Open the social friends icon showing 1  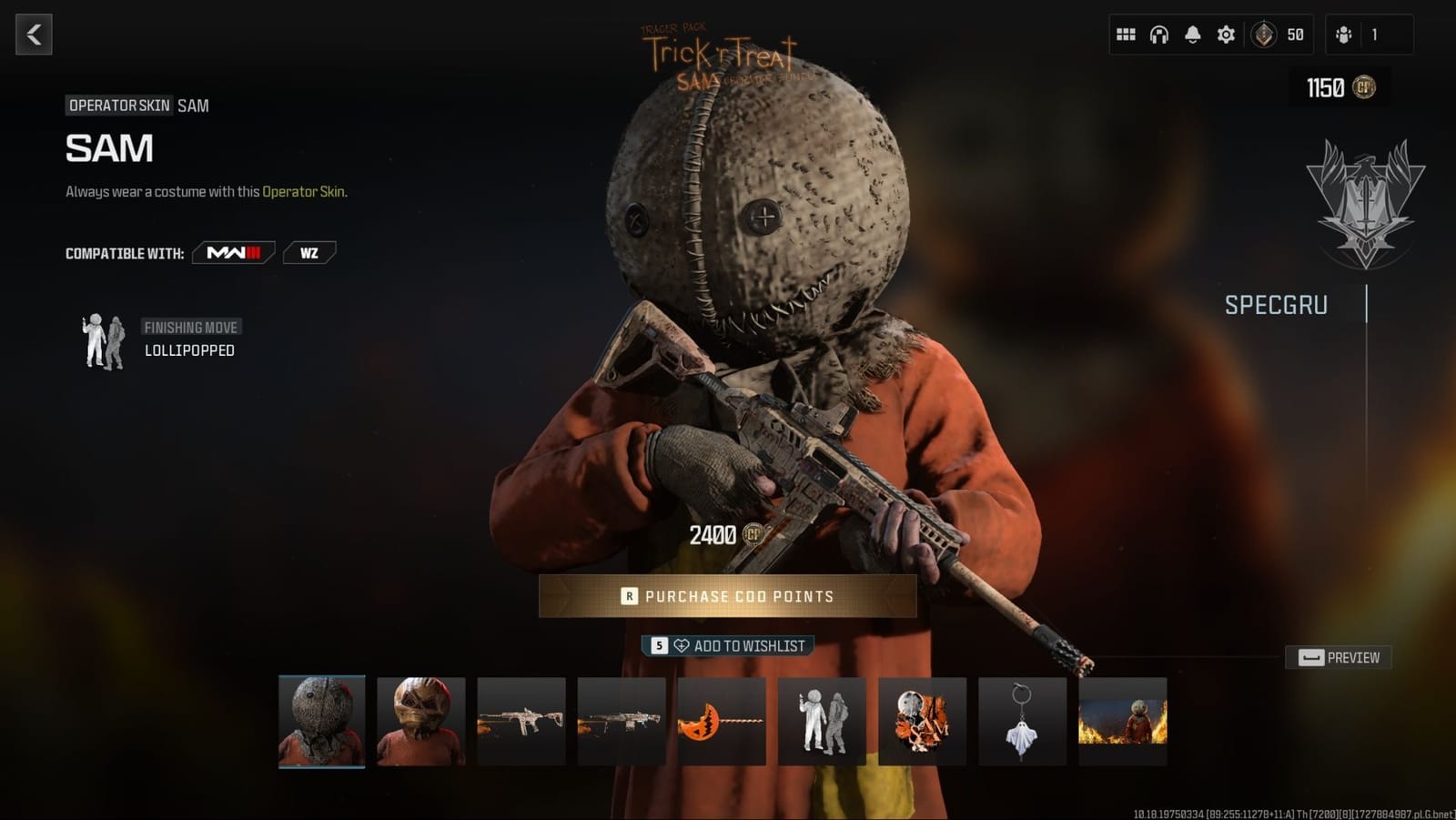pyautogui.click(x=1345, y=34)
